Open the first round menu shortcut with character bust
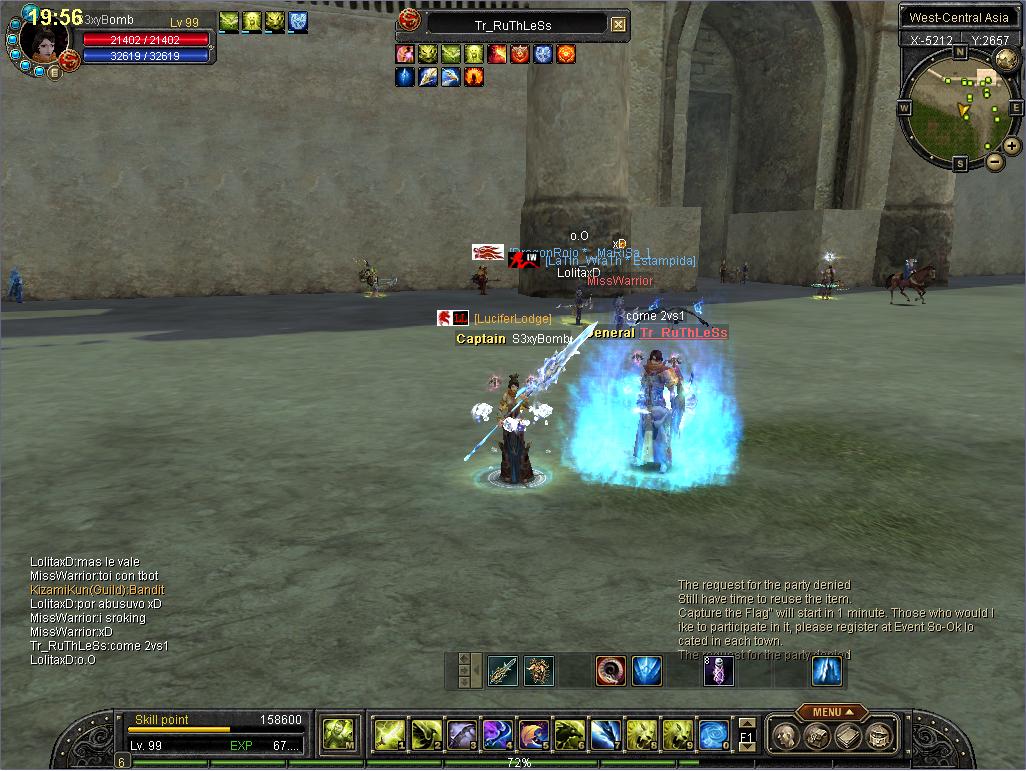 786,737
